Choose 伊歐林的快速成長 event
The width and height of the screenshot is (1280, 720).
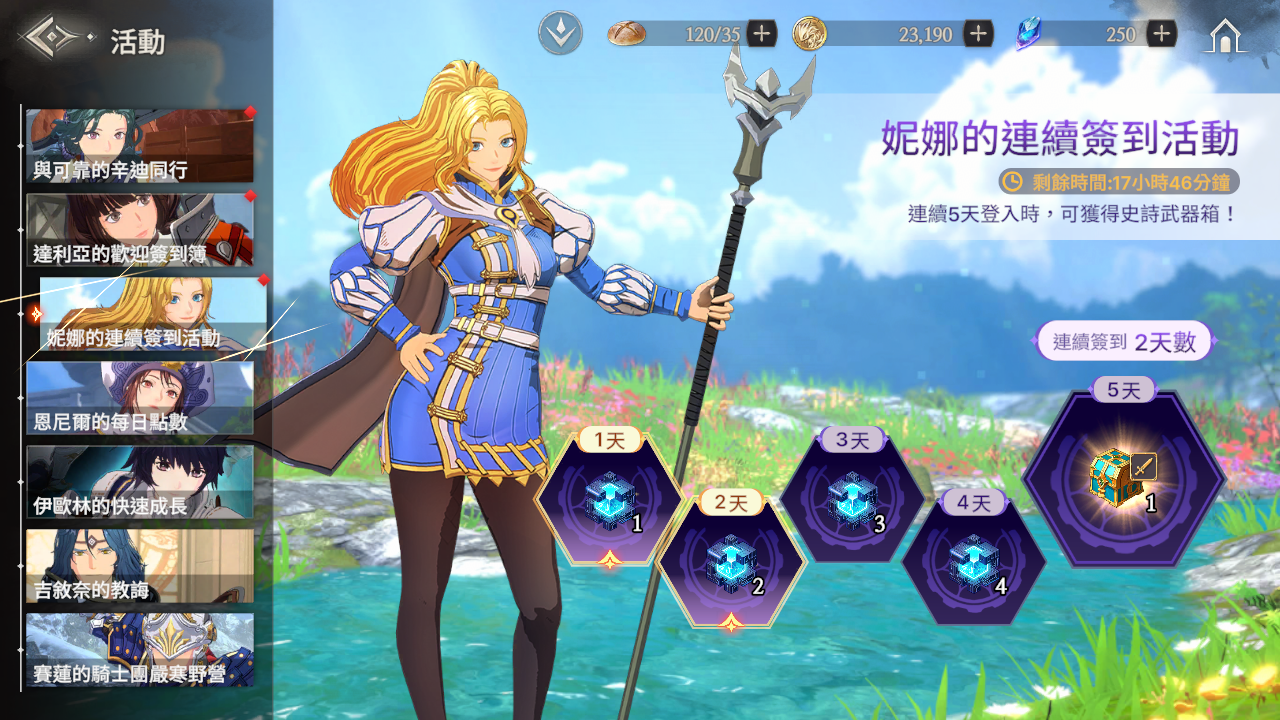pyautogui.click(x=139, y=482)
